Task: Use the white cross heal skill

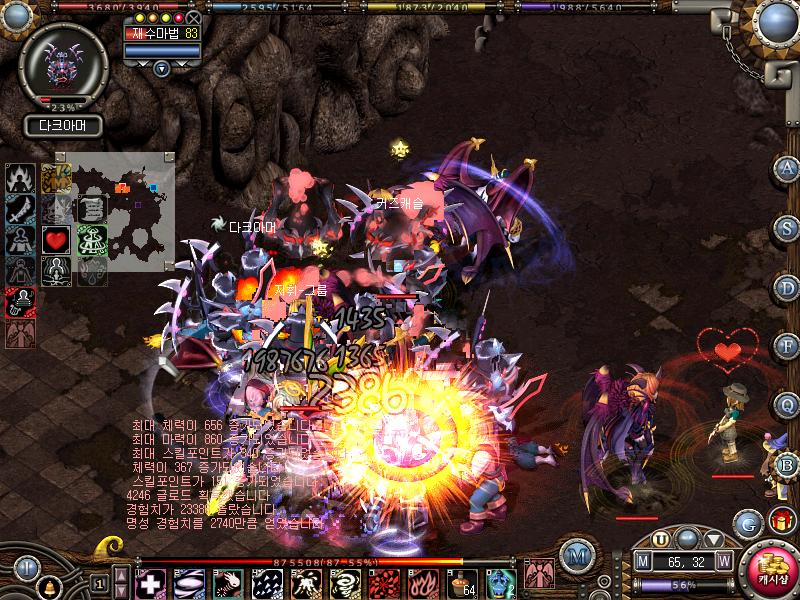Action: tap(150, 583)
